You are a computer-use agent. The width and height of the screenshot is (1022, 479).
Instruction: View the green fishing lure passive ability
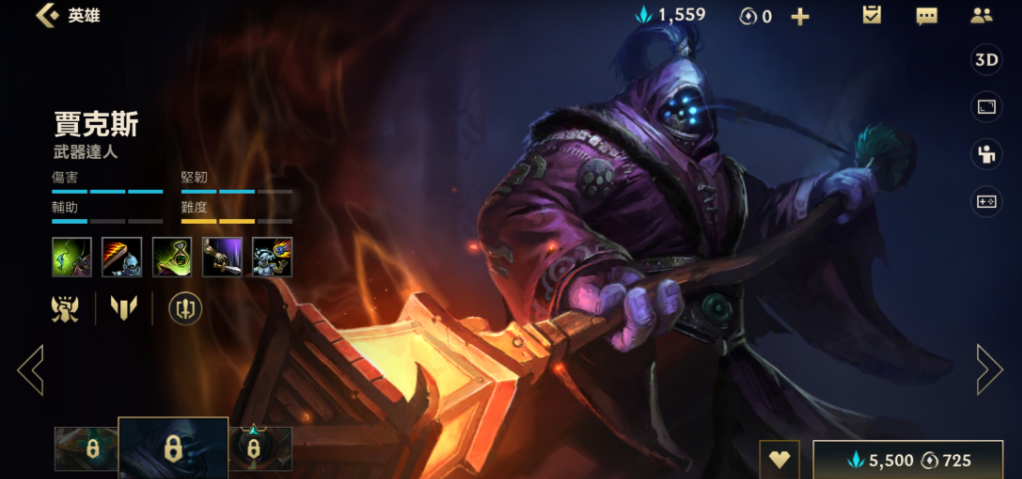pyautogui.click(x=72, y=257)
